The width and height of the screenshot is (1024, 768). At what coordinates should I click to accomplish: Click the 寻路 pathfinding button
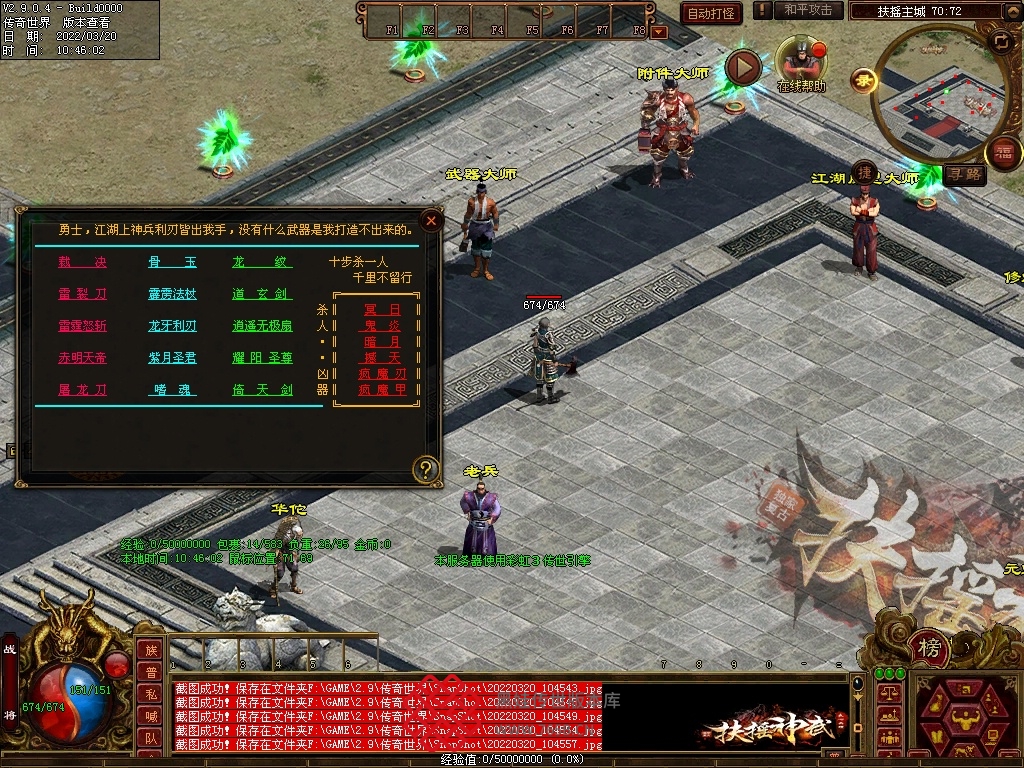(966, 174)
